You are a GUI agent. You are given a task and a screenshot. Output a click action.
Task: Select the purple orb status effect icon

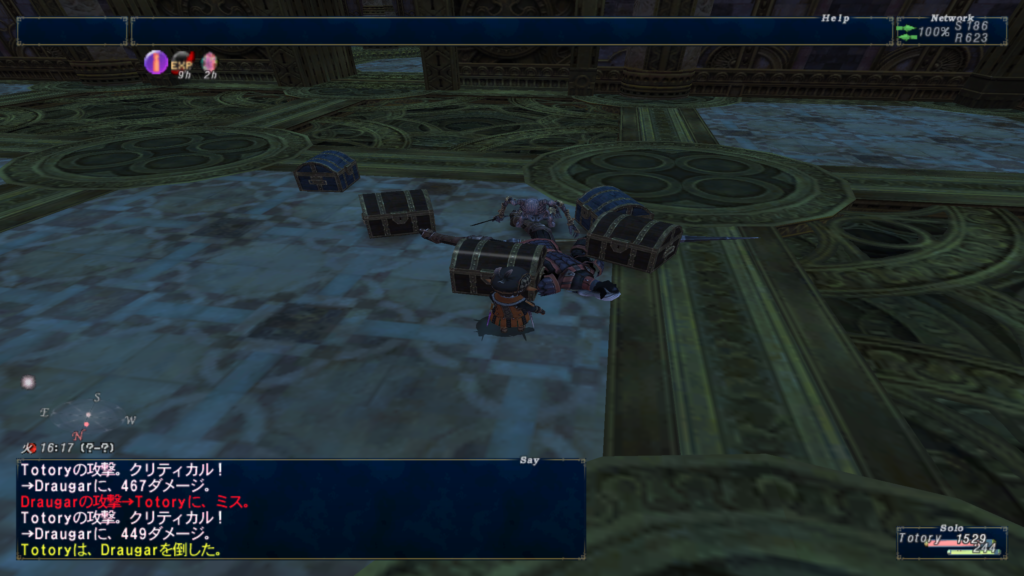tap(155, 63)
